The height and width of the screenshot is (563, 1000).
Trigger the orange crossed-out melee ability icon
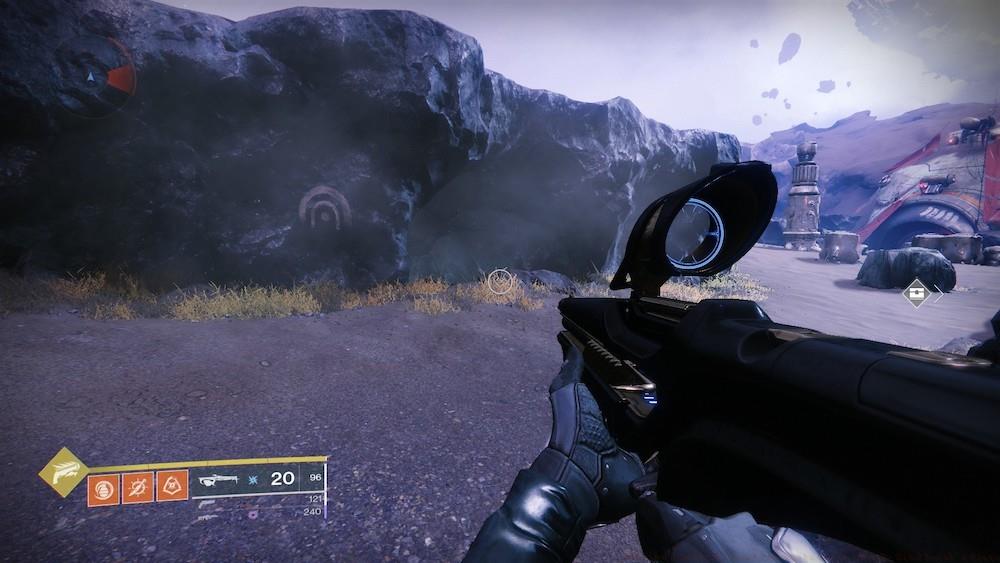[138, 487]
